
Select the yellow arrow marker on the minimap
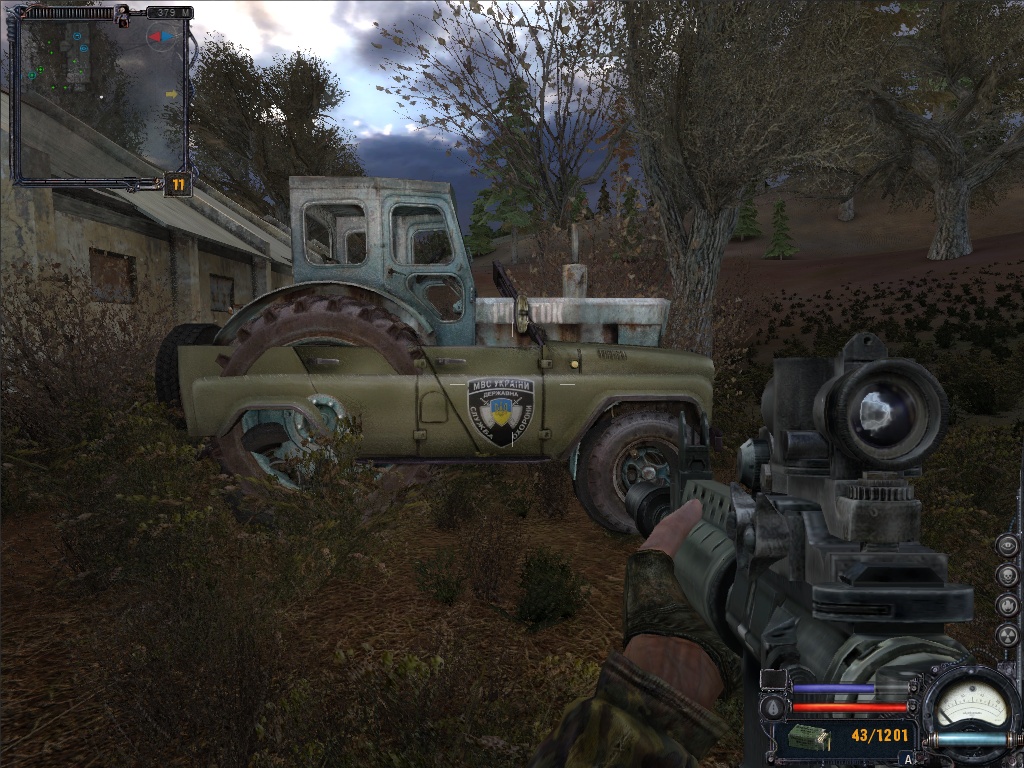click(171, 94)
